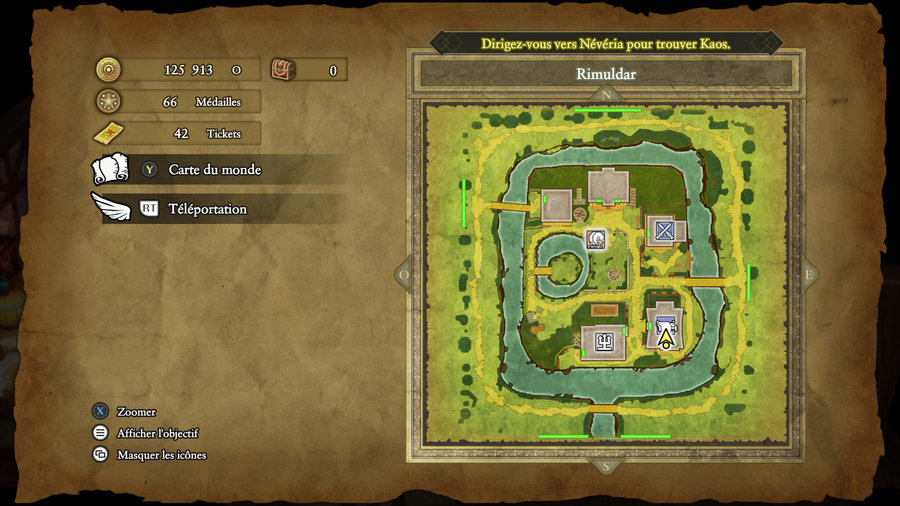Click the yellow player arrow marker
900x506 pixels.
665,339
